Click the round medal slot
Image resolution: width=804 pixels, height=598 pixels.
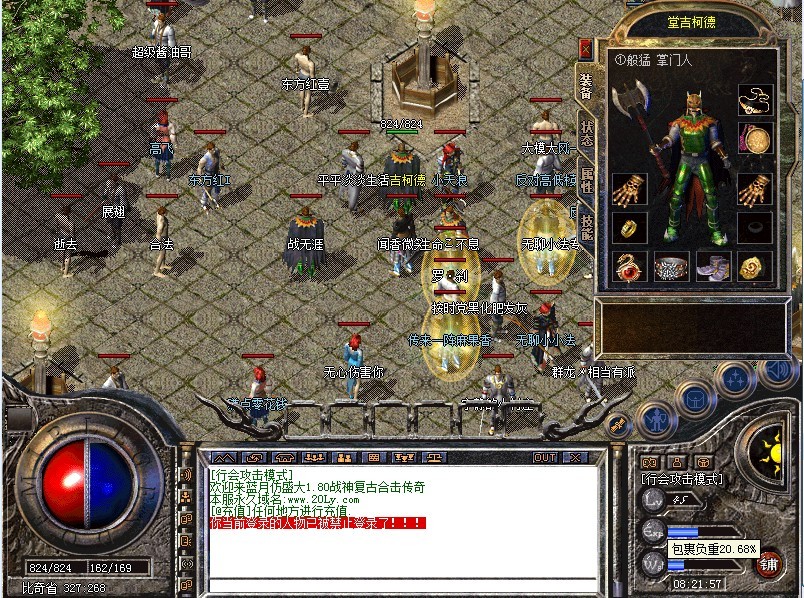755,139
